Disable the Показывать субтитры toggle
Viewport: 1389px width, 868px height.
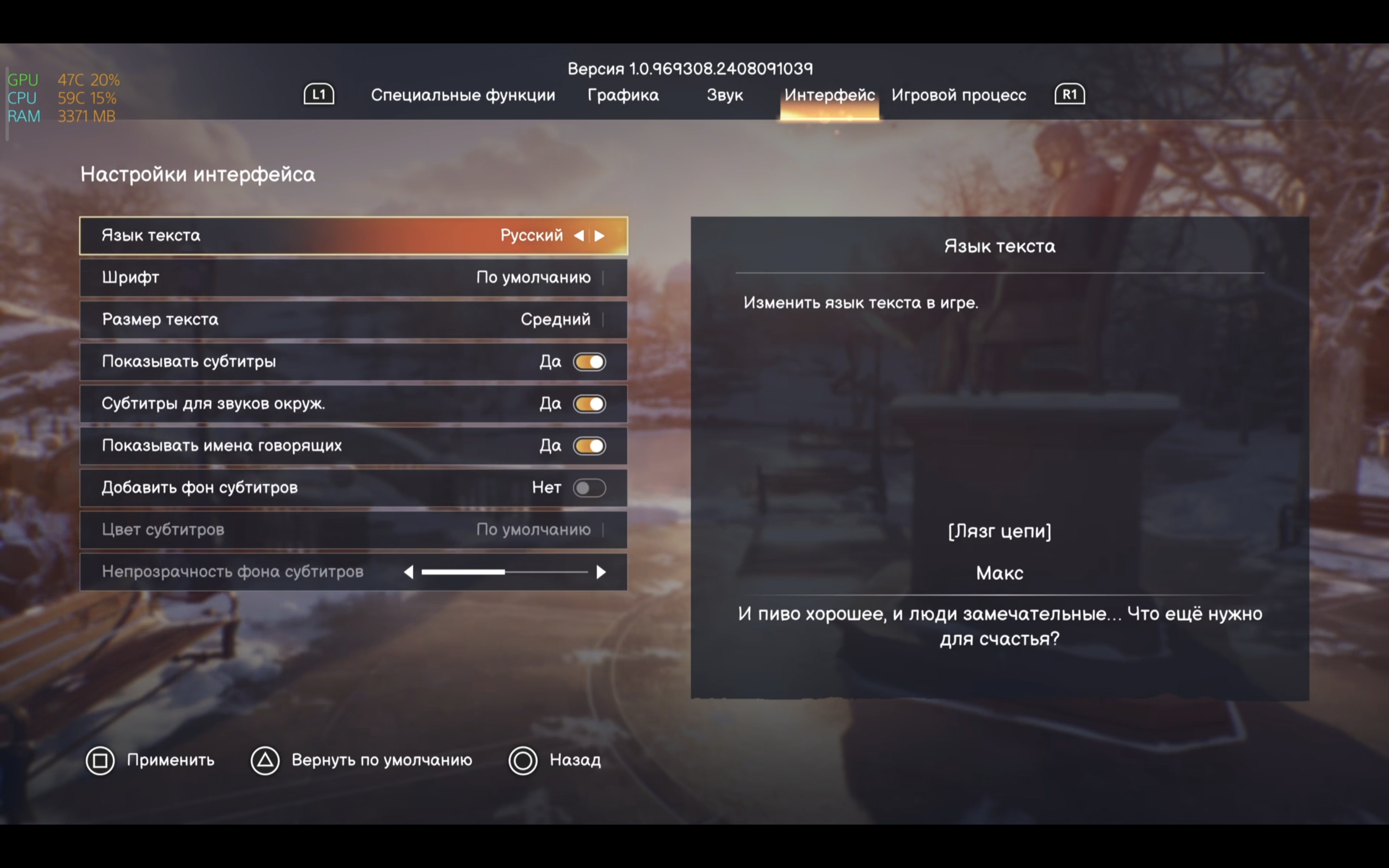pyautogui.click(x=589, y=362)
